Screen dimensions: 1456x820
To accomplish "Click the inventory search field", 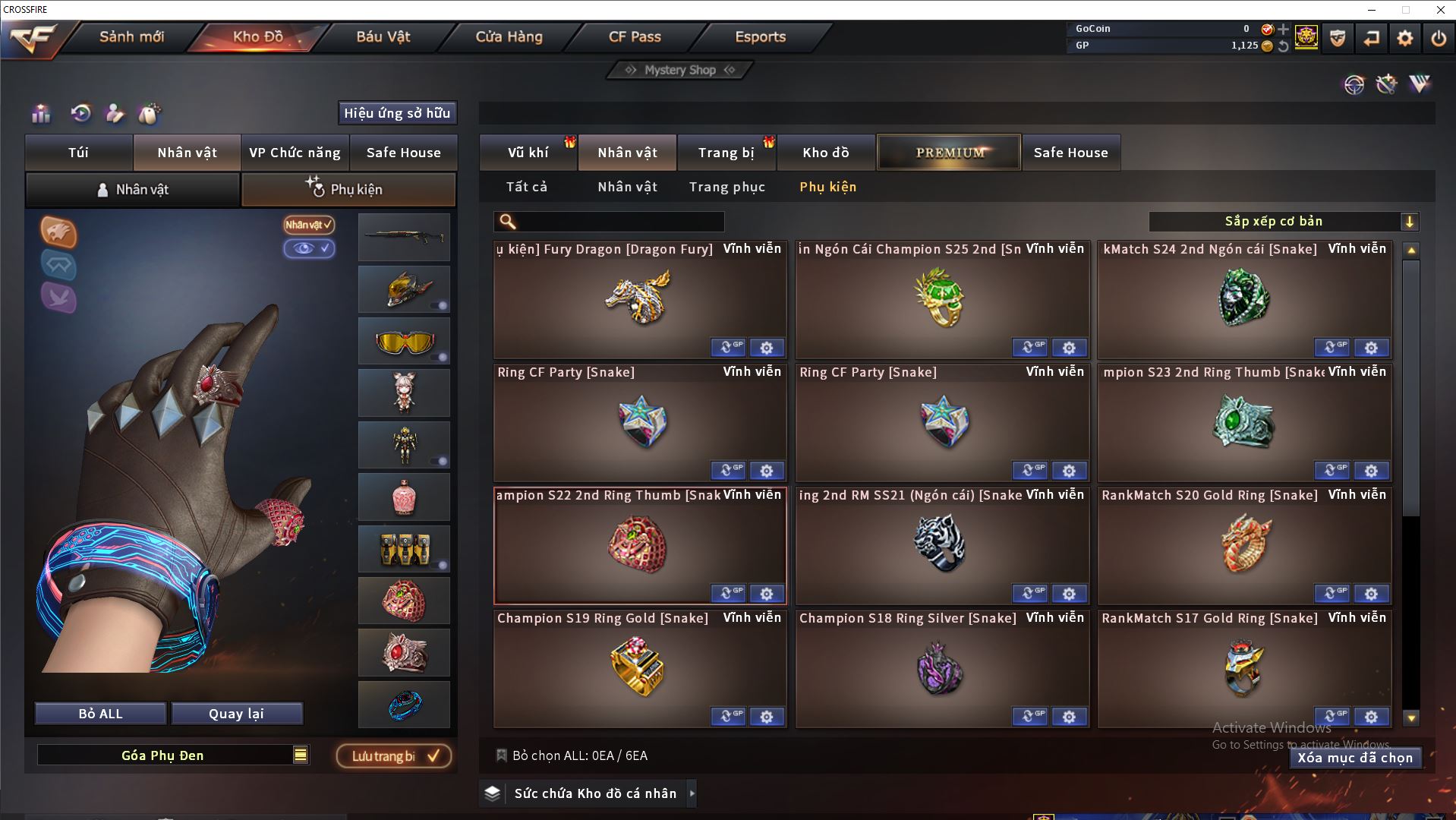I will click(x=619, y=222).
